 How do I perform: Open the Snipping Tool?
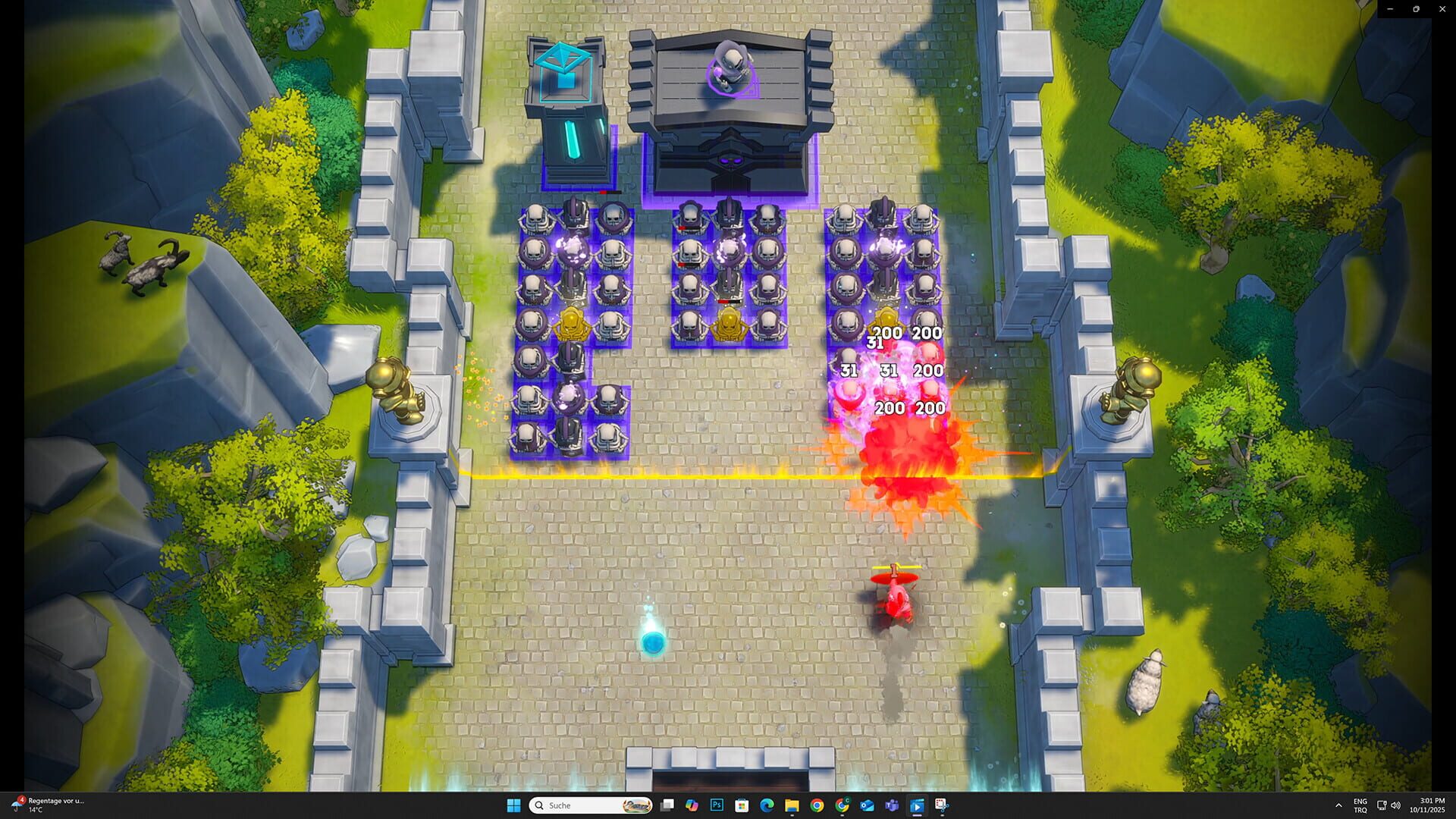pyautogui.click(x=941, y=806)
